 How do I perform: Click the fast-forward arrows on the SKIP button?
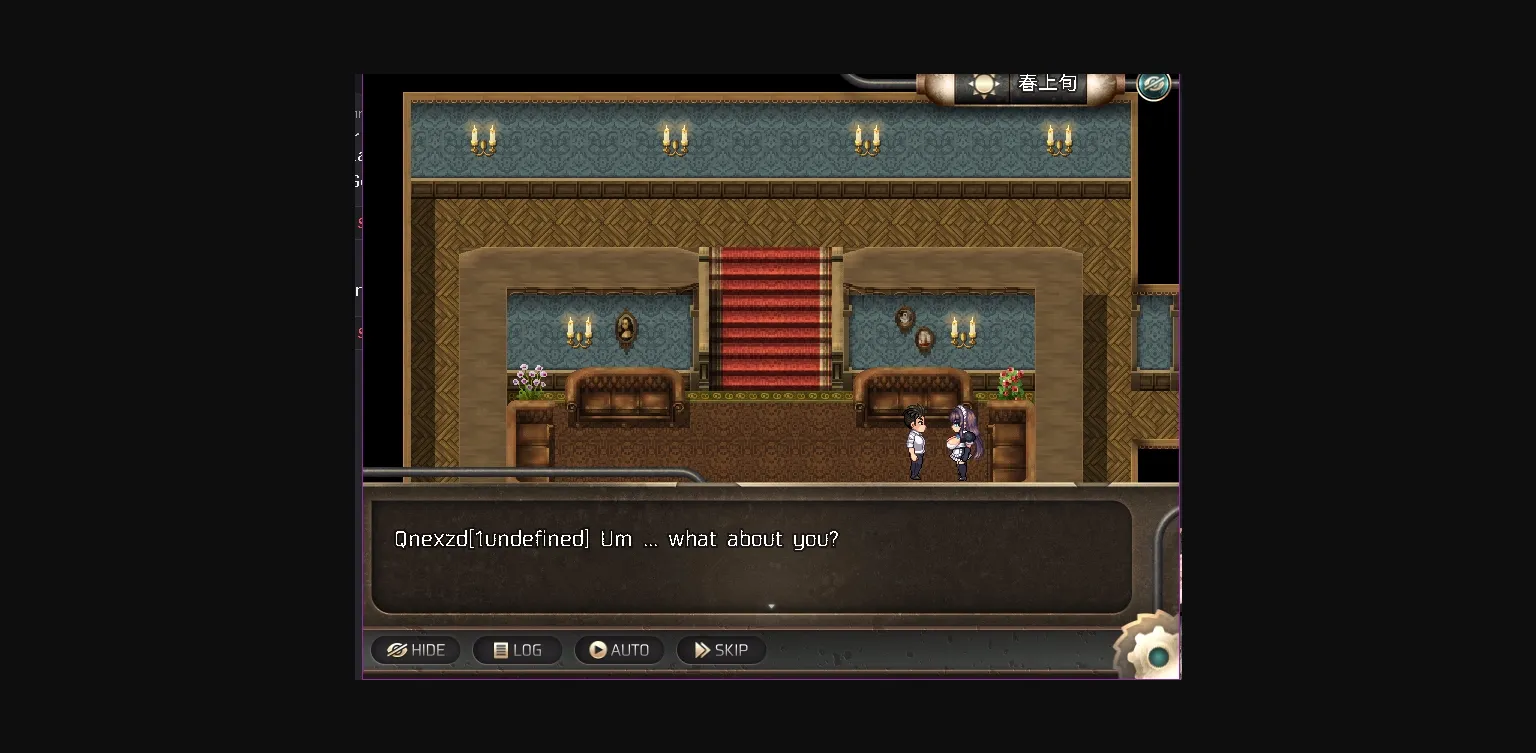(x=702, y=650)
